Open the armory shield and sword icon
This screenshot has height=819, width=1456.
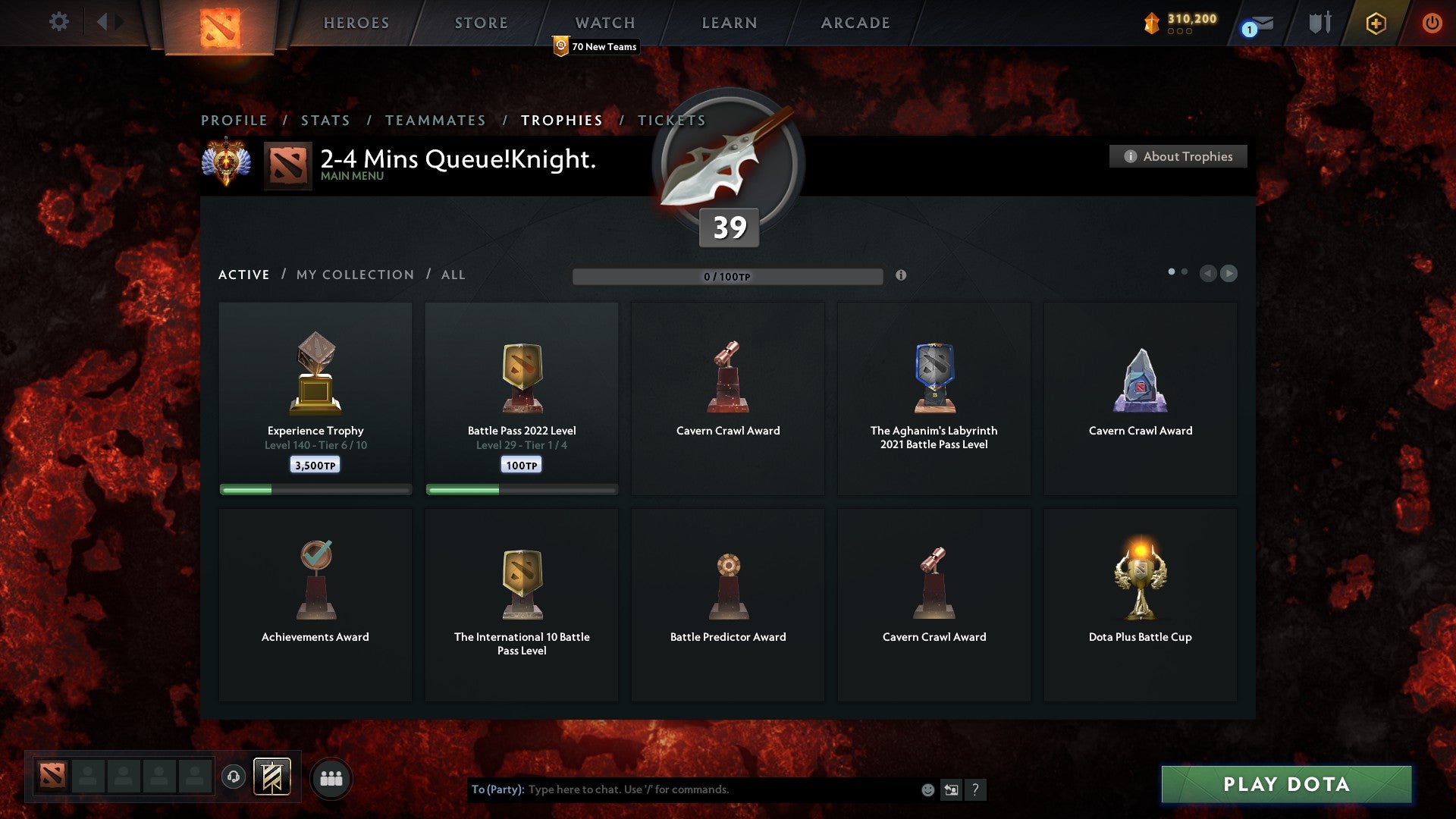pos(1319,23)
